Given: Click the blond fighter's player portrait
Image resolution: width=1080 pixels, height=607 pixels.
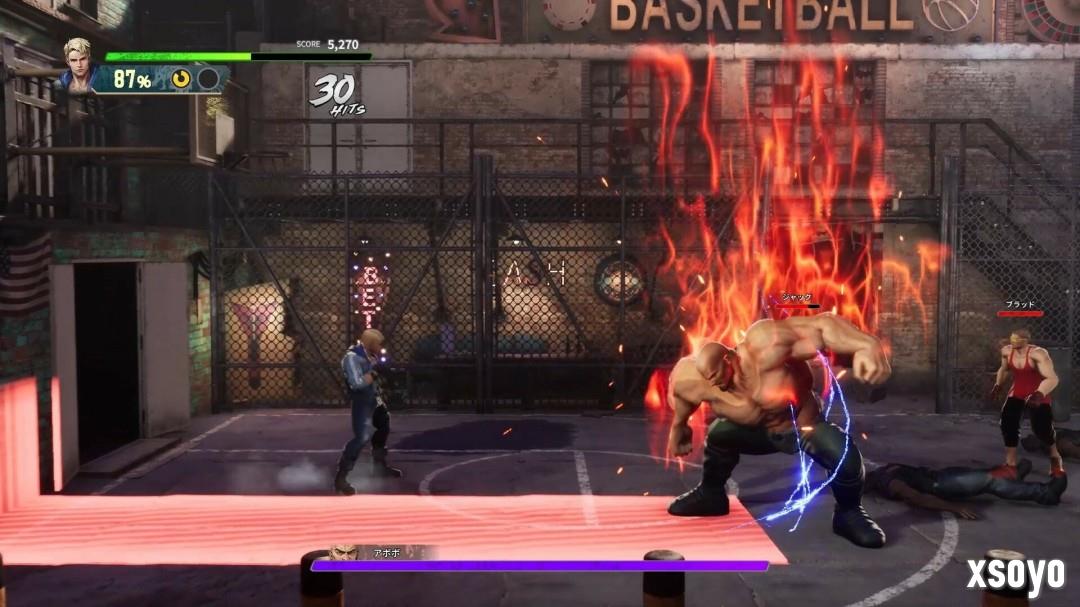Looking at the screenshot, I should click(x=77, y=63).
